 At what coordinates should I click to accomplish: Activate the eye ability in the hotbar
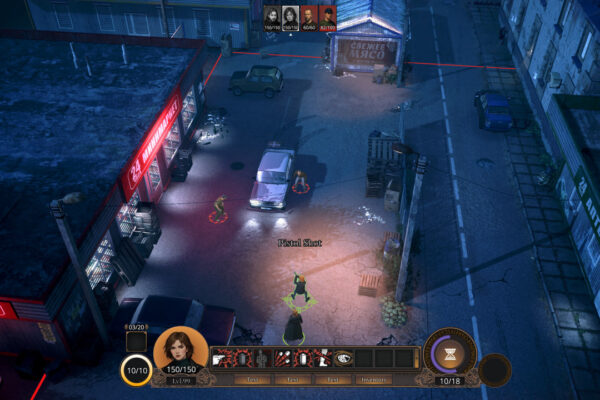pyautogui.click(x=344, y=358)
